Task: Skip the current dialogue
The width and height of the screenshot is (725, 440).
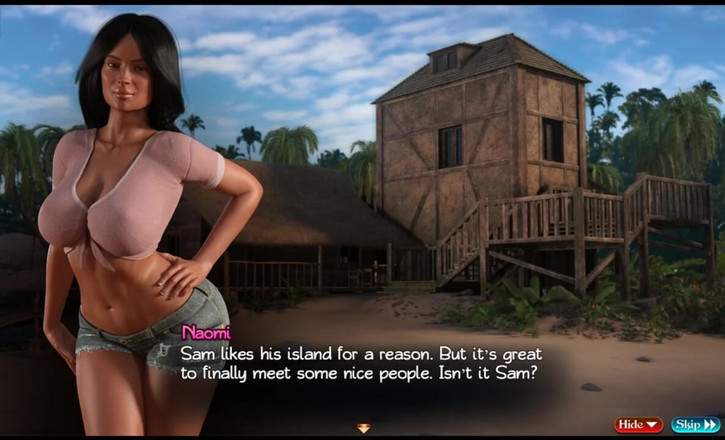Action: [694, 424]
